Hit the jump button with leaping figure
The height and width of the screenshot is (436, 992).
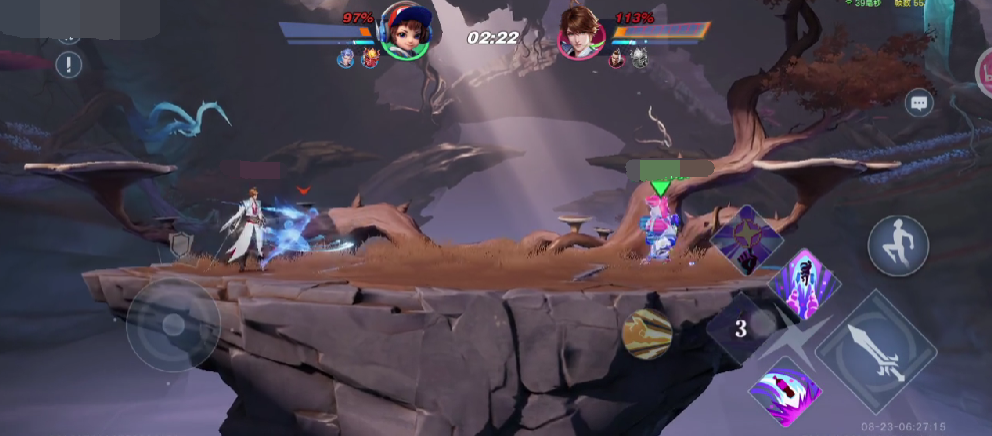point(898,245)
